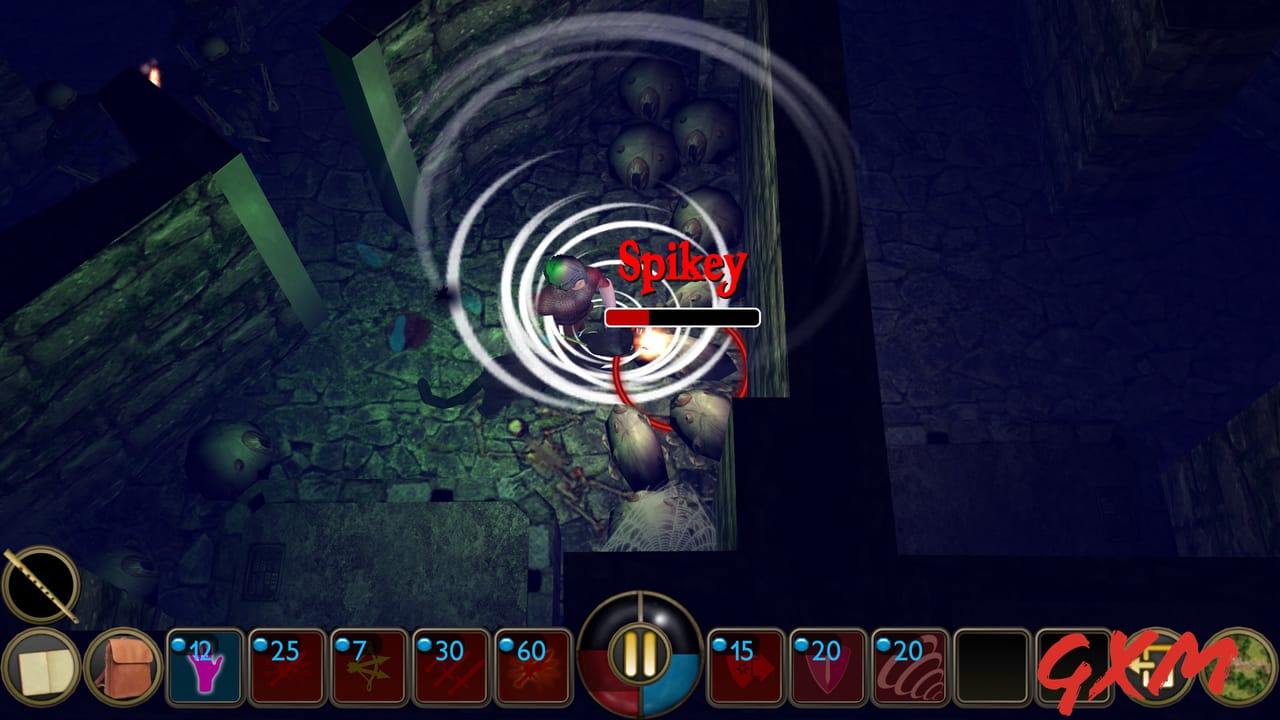Click the enemy name Spikey

point(681,264)
